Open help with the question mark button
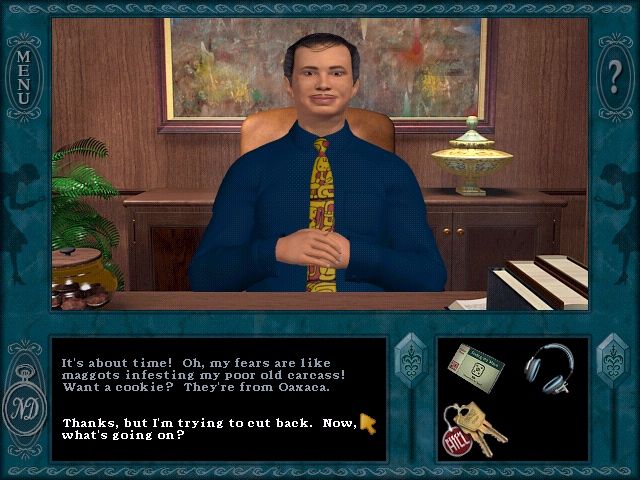The height and width of the screenshot is (480, 640). 615,74
